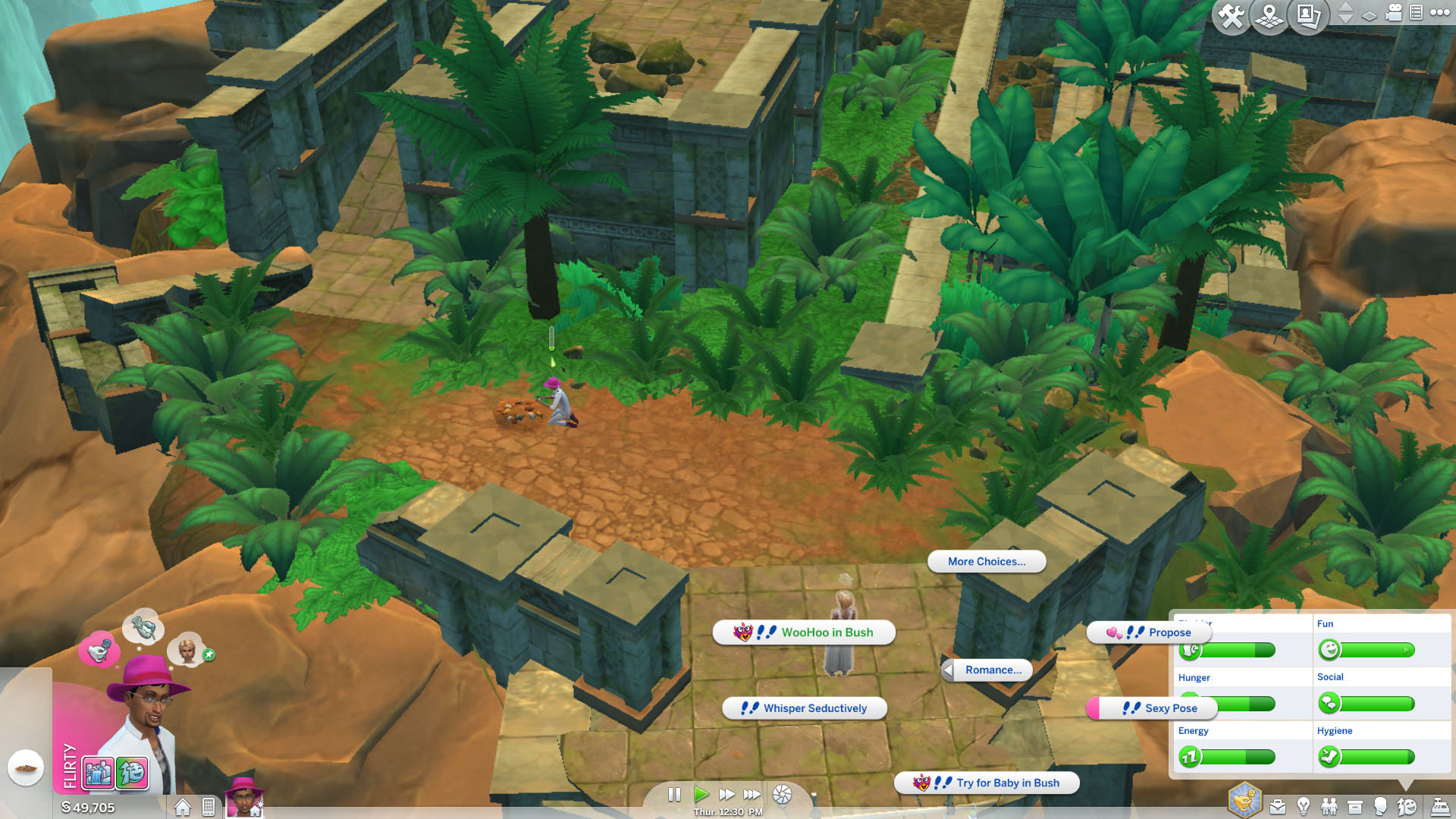The height and width of the screenshot is (819, 1456).
Task: Open More Choices in the pie menu
Action: pyautogui.click(x=987, y=562)
